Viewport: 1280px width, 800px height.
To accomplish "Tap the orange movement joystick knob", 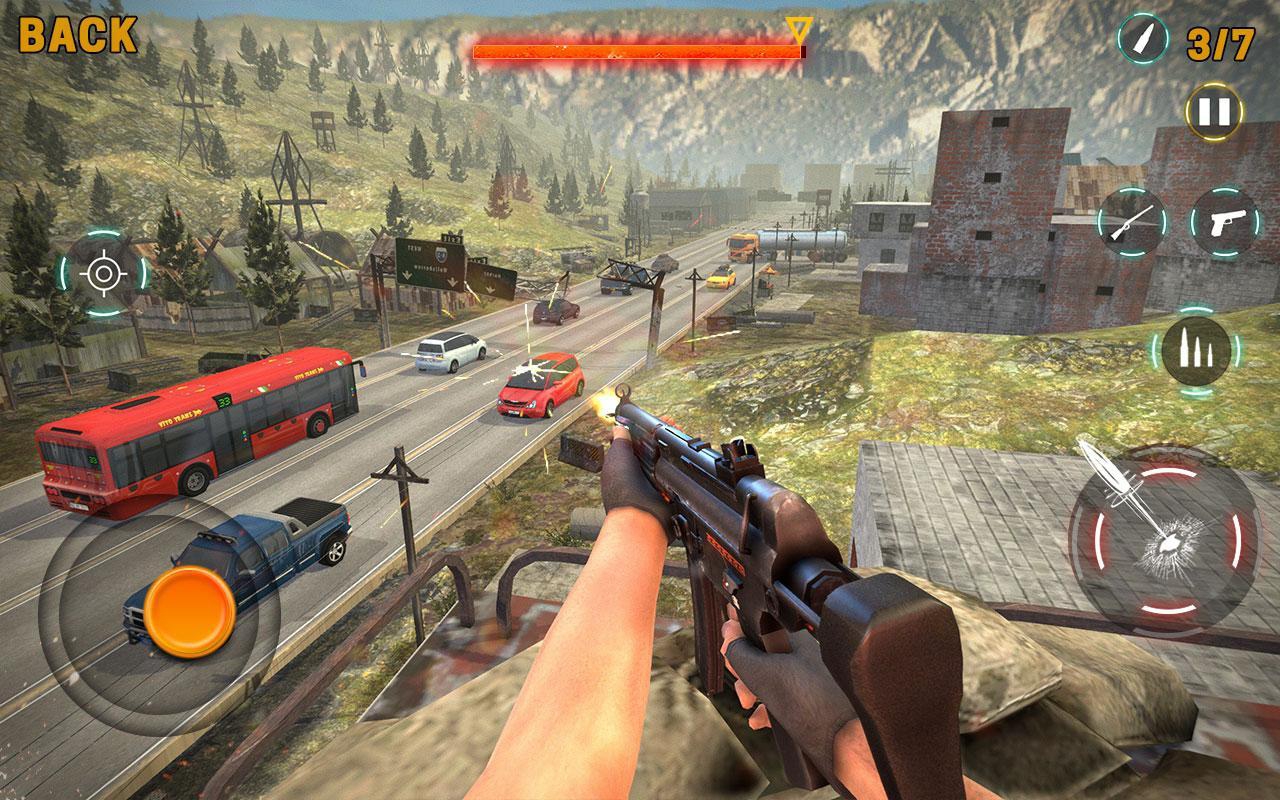I will [189, 612].
